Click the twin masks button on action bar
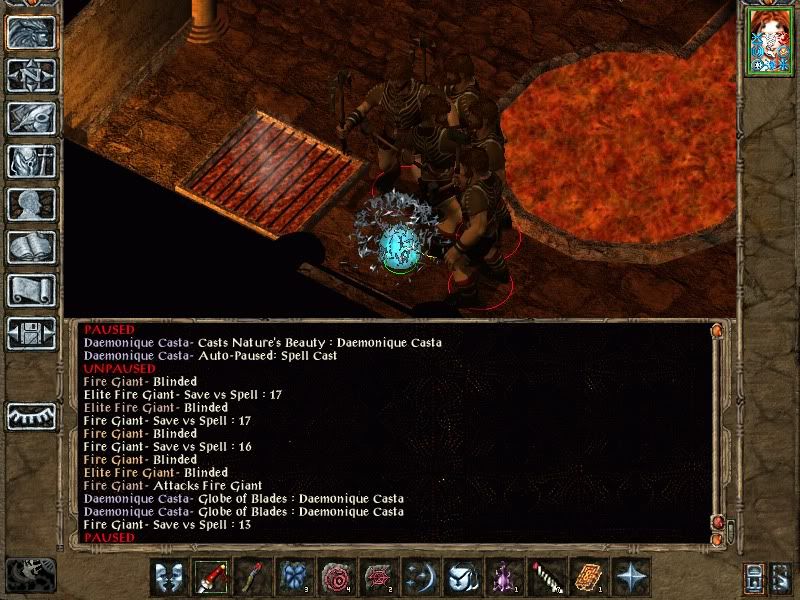This screenshot has height=600, width=800. click(168, 577)
